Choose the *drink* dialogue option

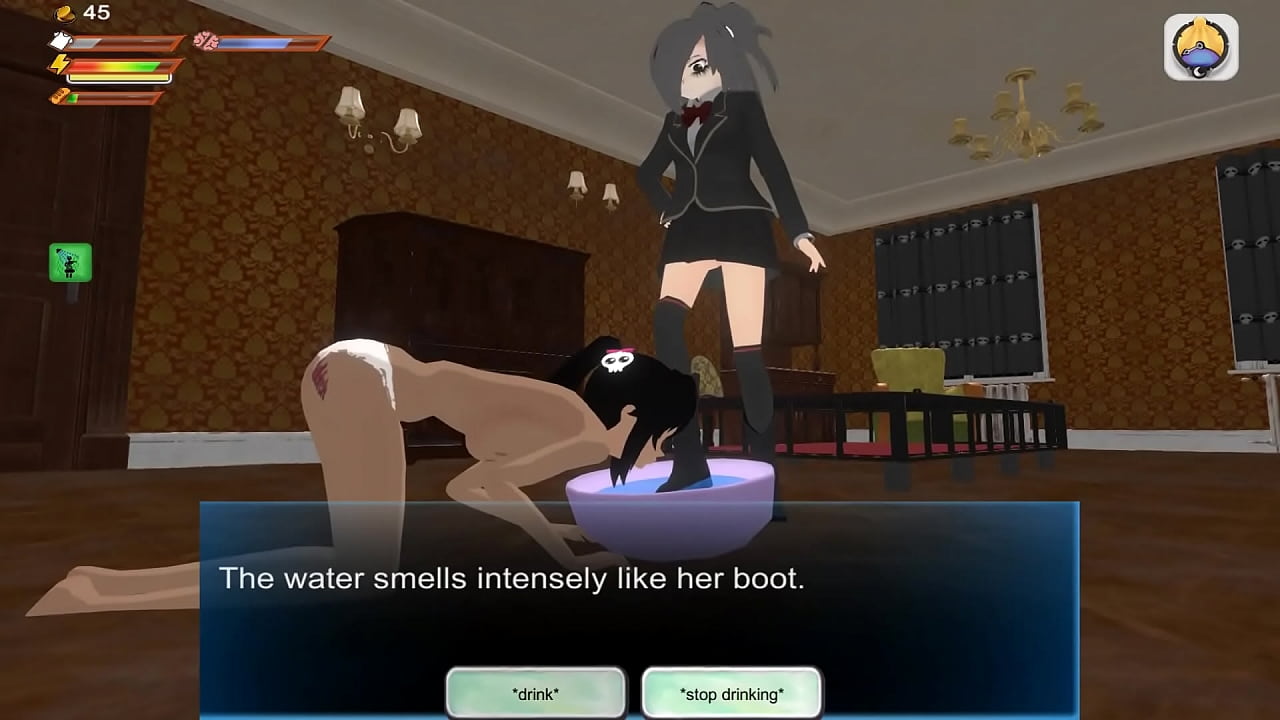[x=535, y=693]
